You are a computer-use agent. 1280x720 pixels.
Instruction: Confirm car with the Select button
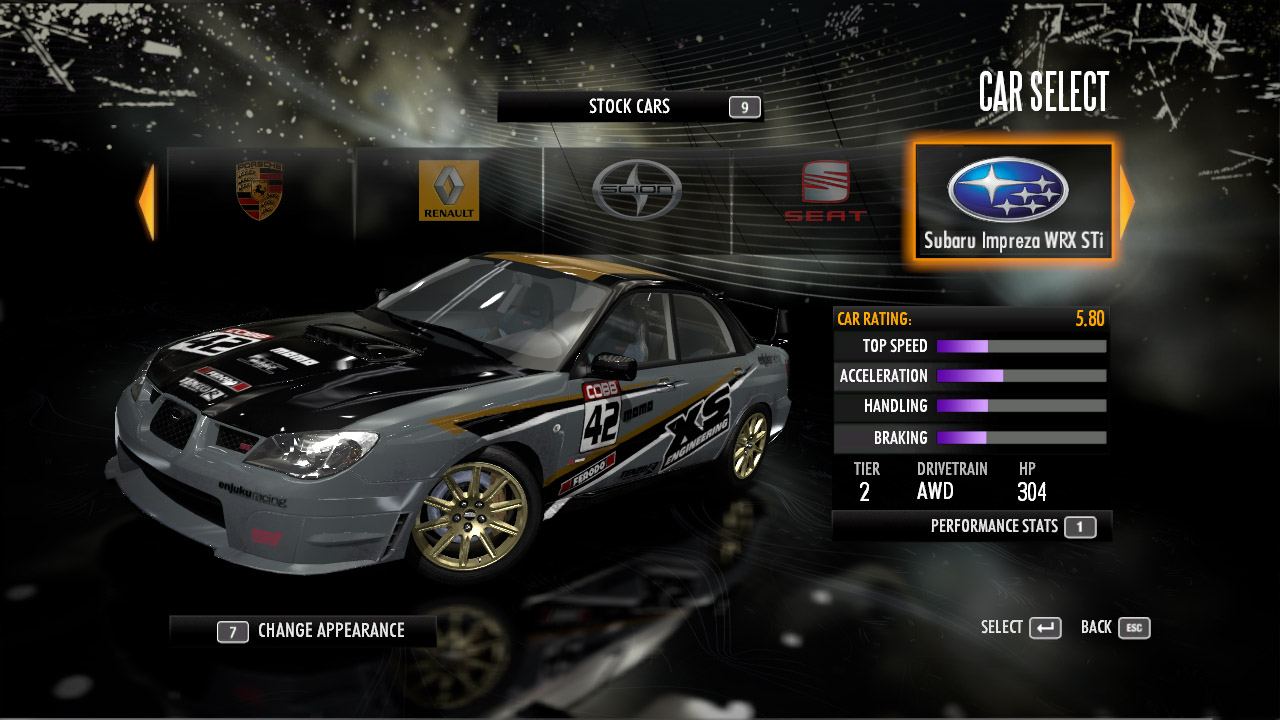tap(1021, 628)
